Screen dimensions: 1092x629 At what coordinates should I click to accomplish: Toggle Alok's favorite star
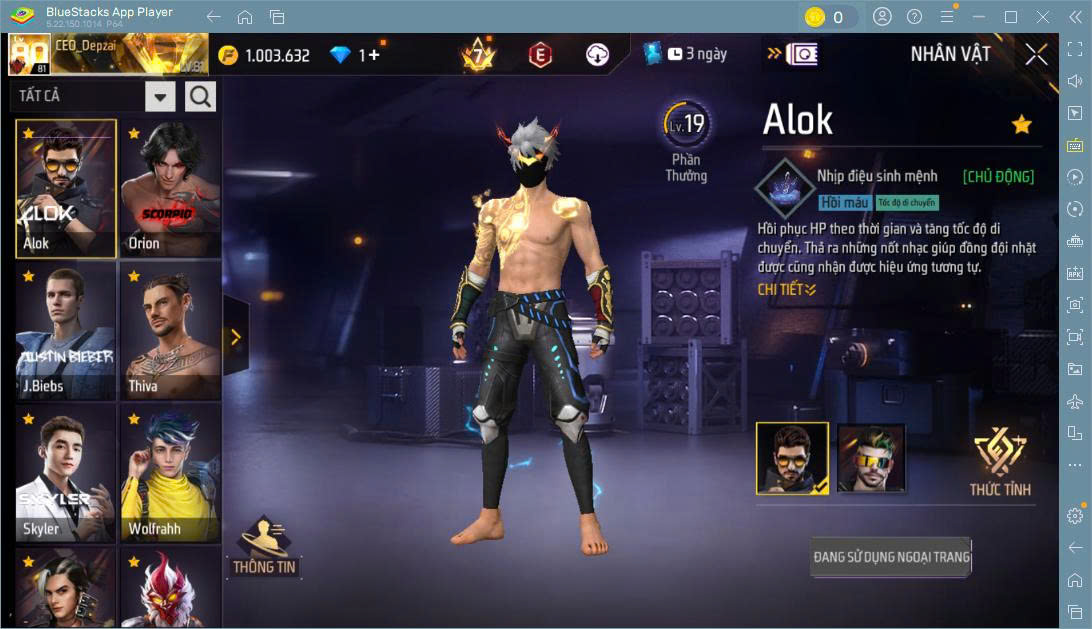pyautogui.click(x=1021, y=124)
